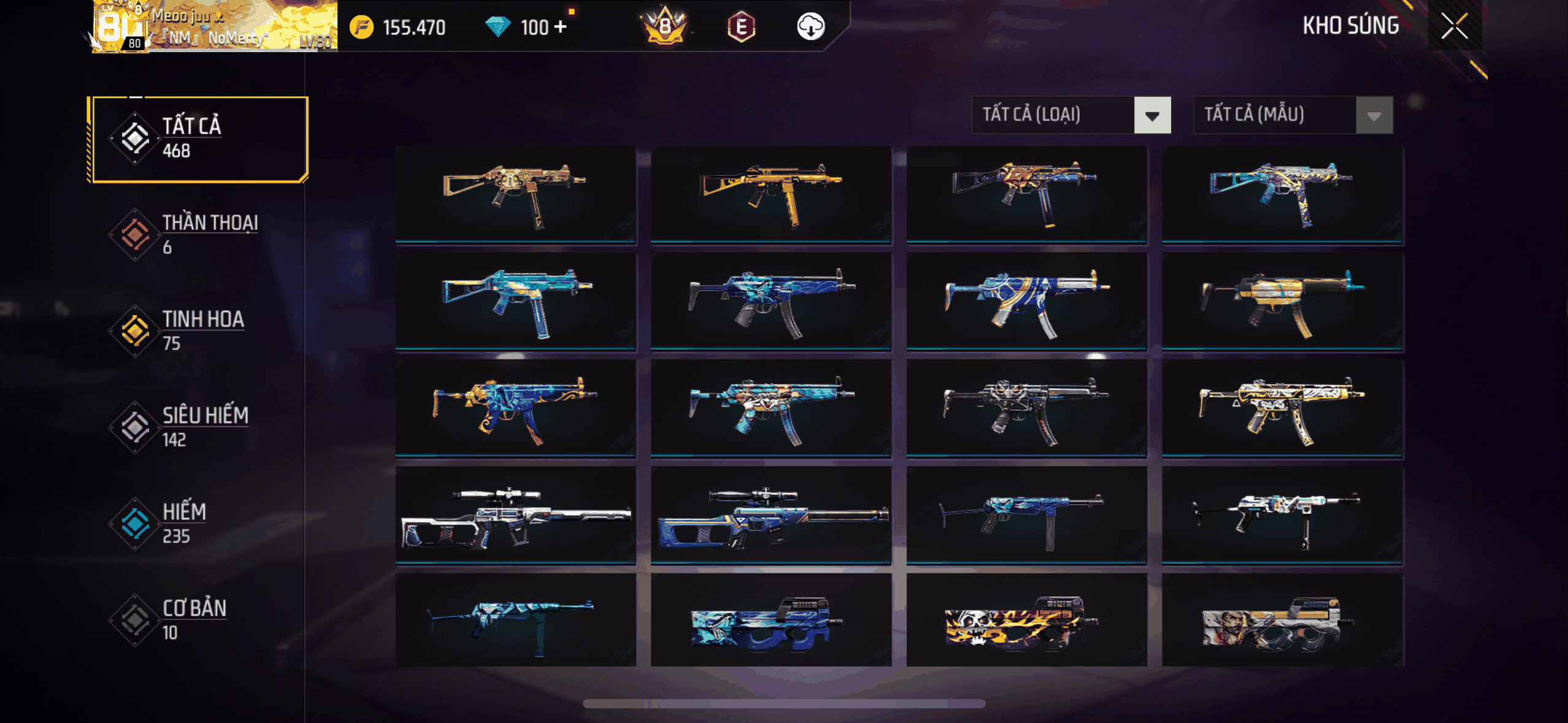
Task: Select the blue scoped sniper rifle skin
Action: click(x=771, y=515)
